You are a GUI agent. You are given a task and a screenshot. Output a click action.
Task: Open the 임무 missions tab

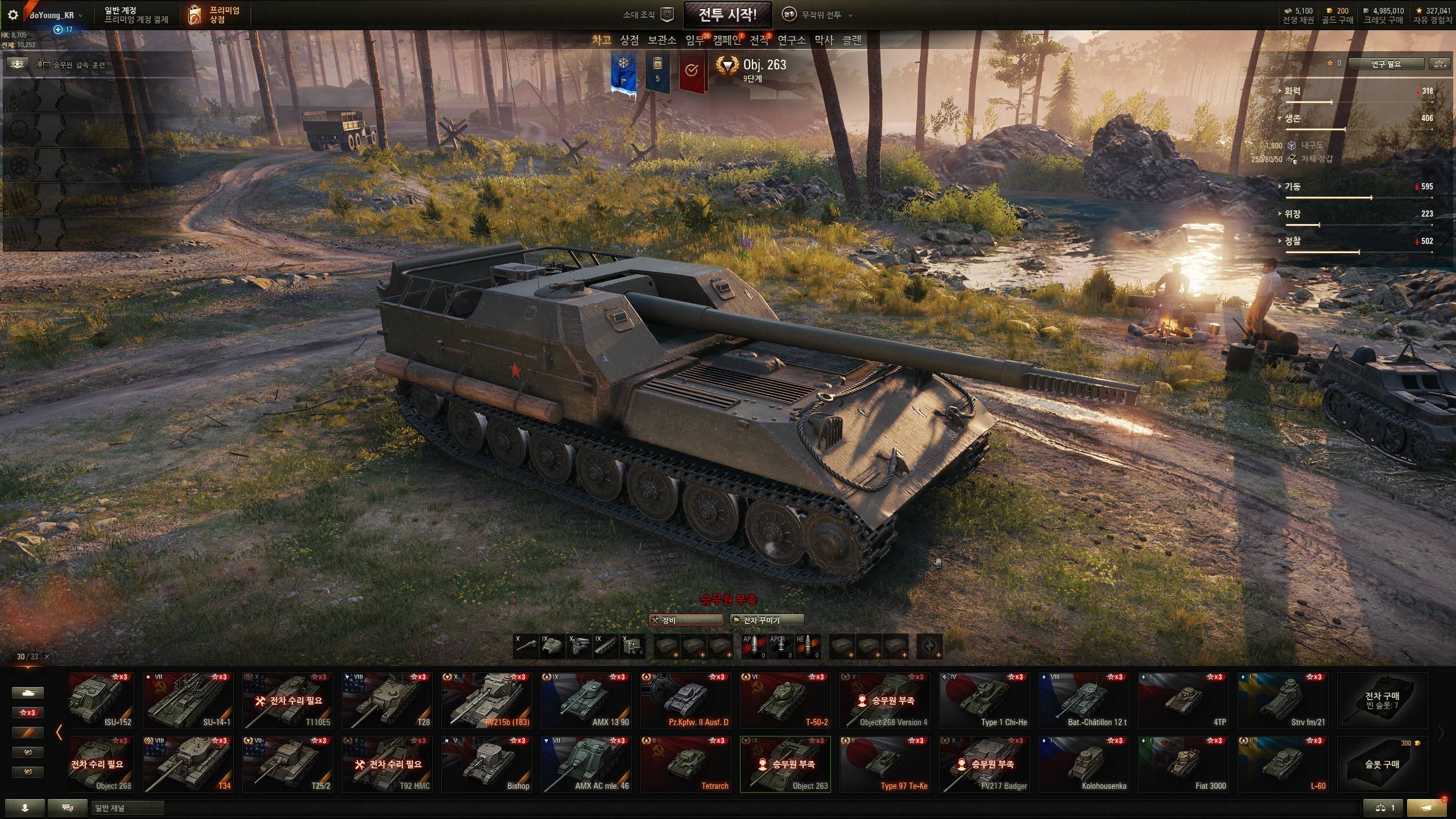point(695,40)
